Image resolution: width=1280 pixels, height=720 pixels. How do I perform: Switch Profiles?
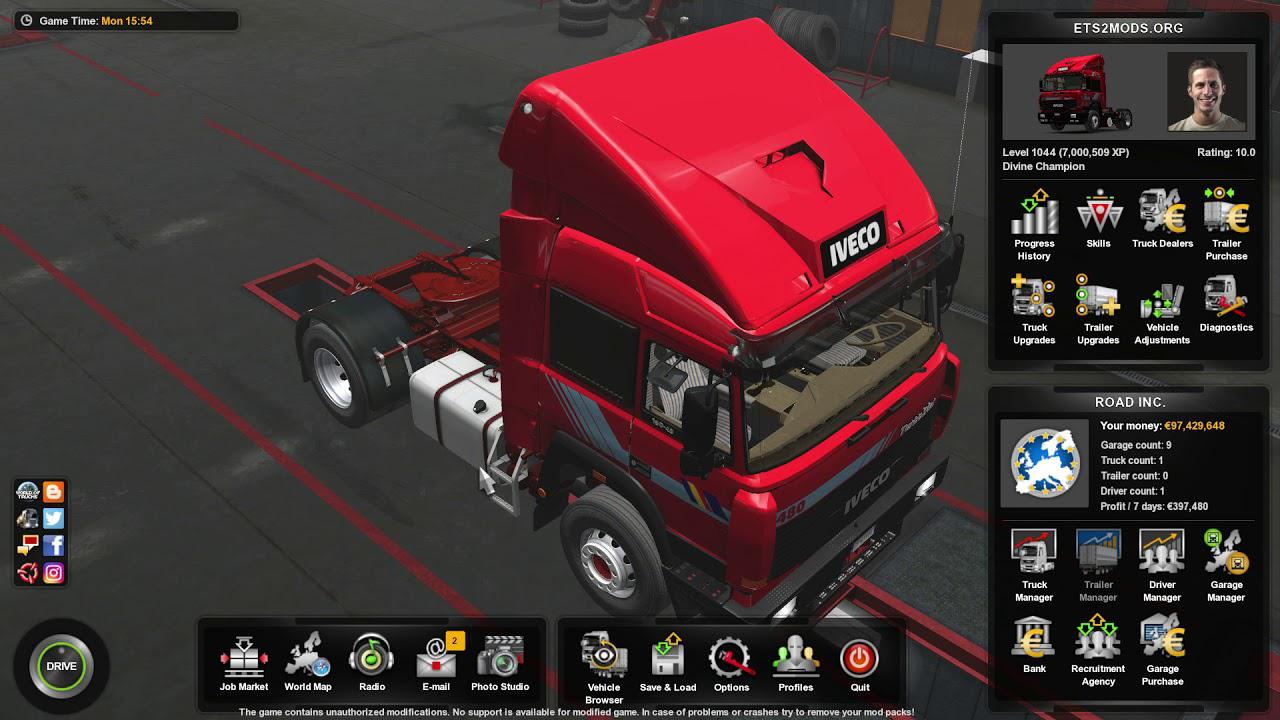796,660
